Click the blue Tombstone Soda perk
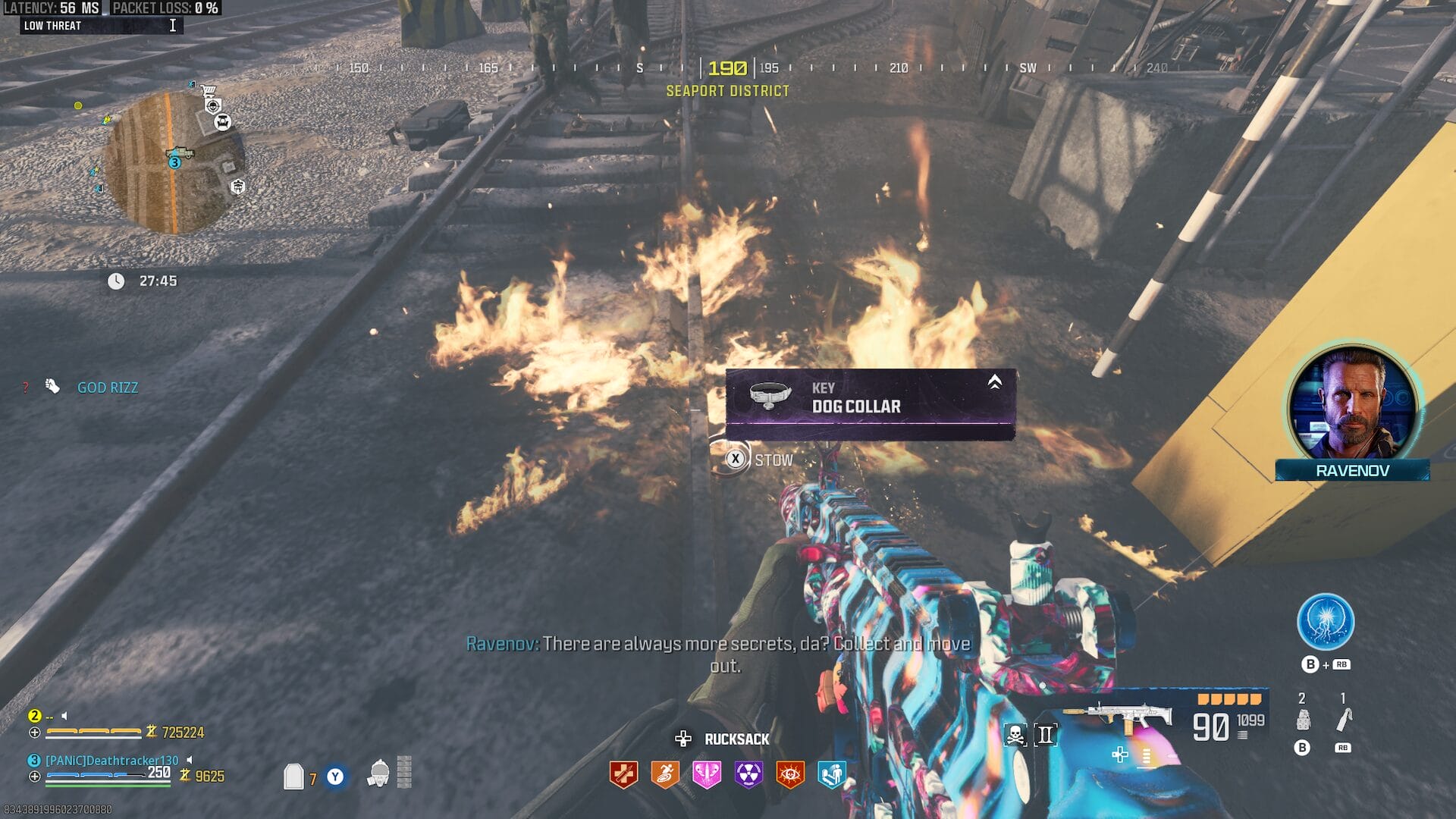 (831, 774)
